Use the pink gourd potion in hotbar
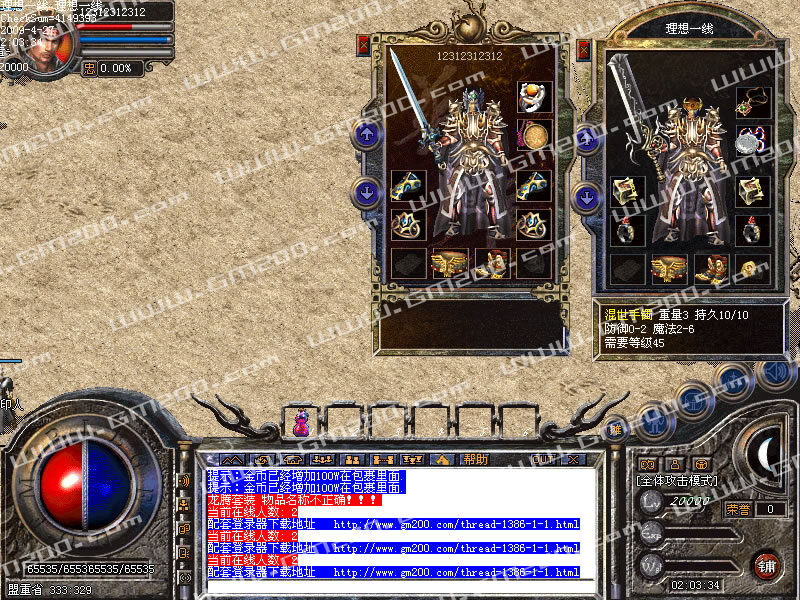This screenshot has height=600, width=800. 300,424
